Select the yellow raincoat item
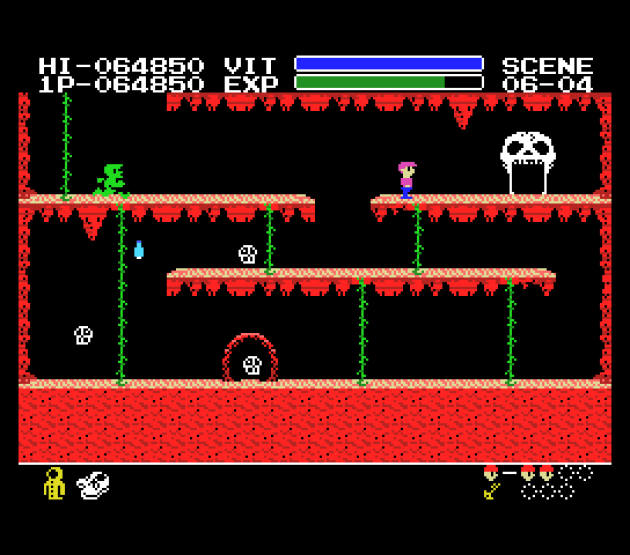The height and width of the screenshot is (555, 630). 54,484
